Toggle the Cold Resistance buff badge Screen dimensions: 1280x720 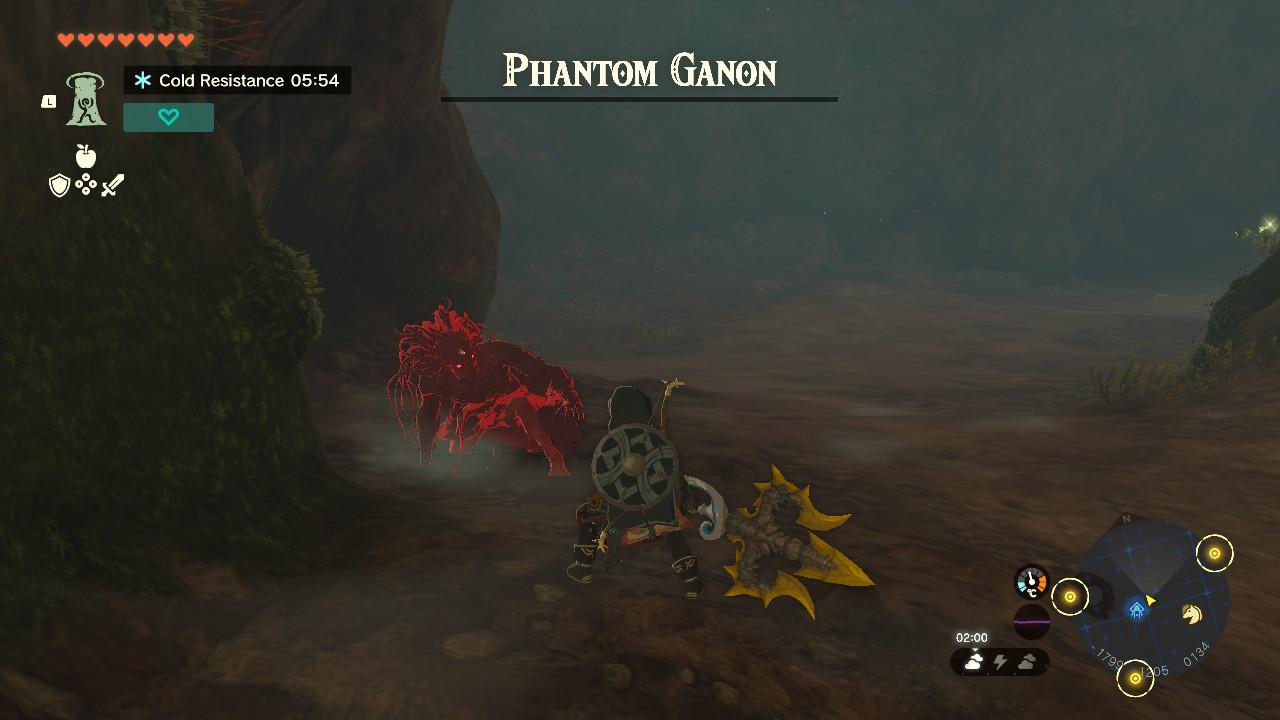tap(237, 81)
